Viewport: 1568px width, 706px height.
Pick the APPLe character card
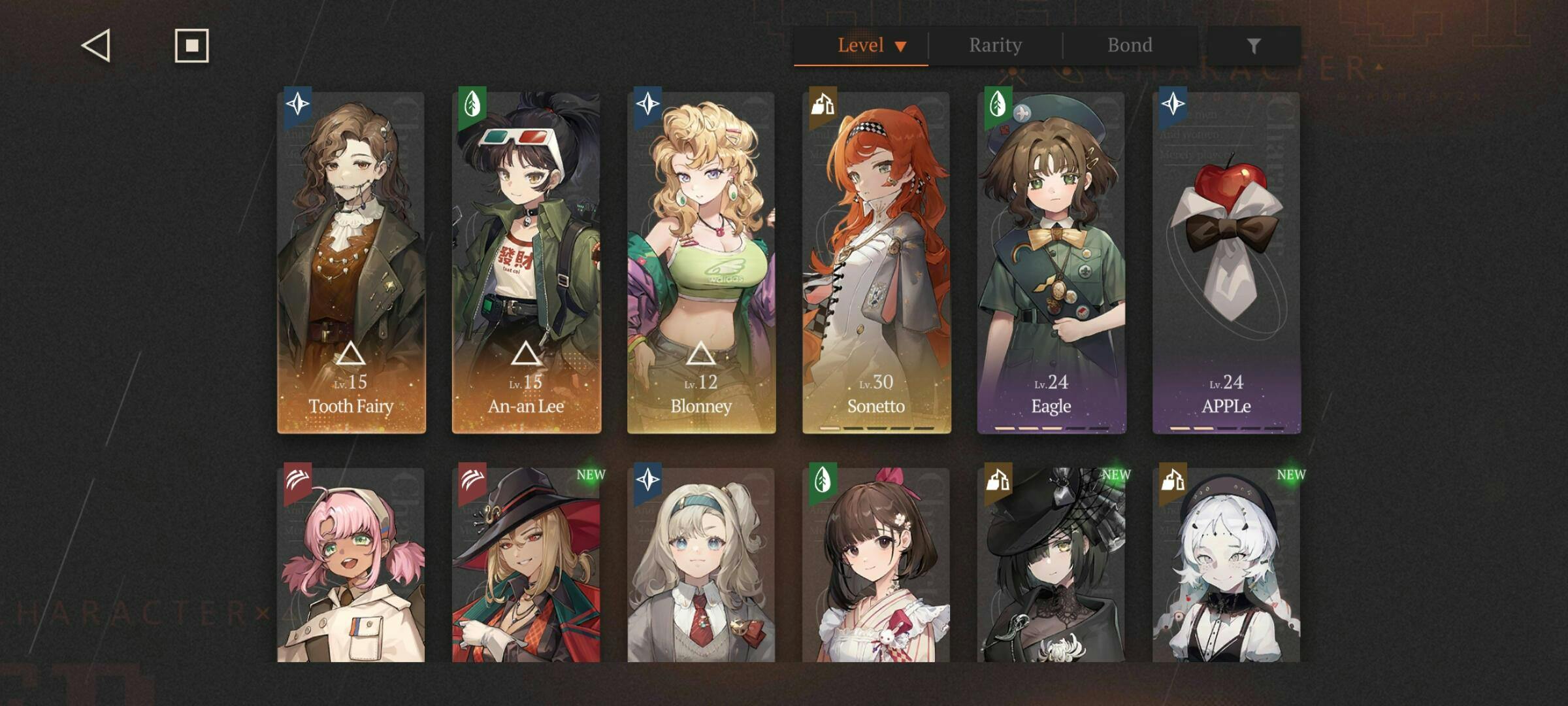(x=1226, y=263)
